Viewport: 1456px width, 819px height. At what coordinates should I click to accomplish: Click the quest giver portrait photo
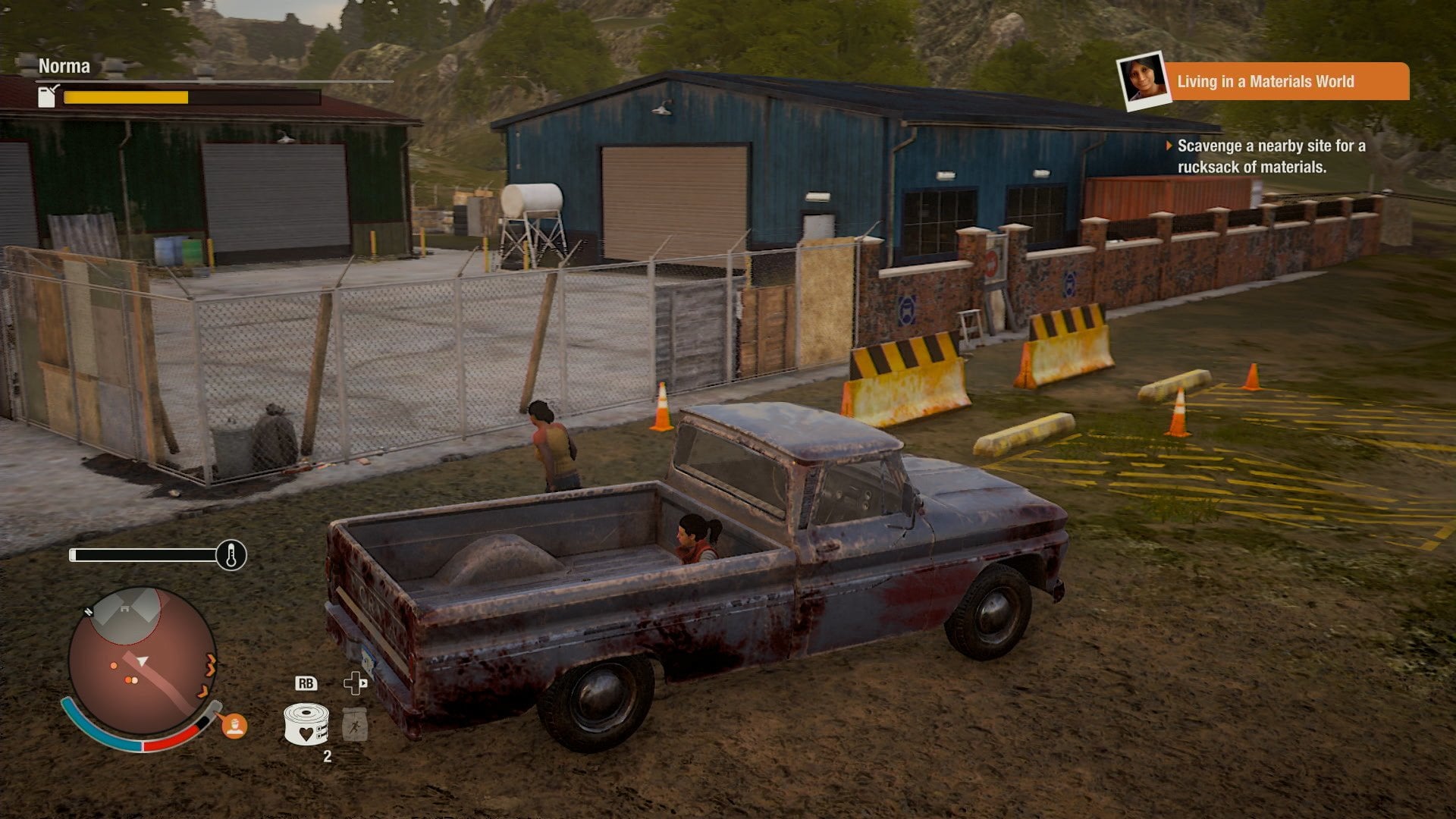1142,80
